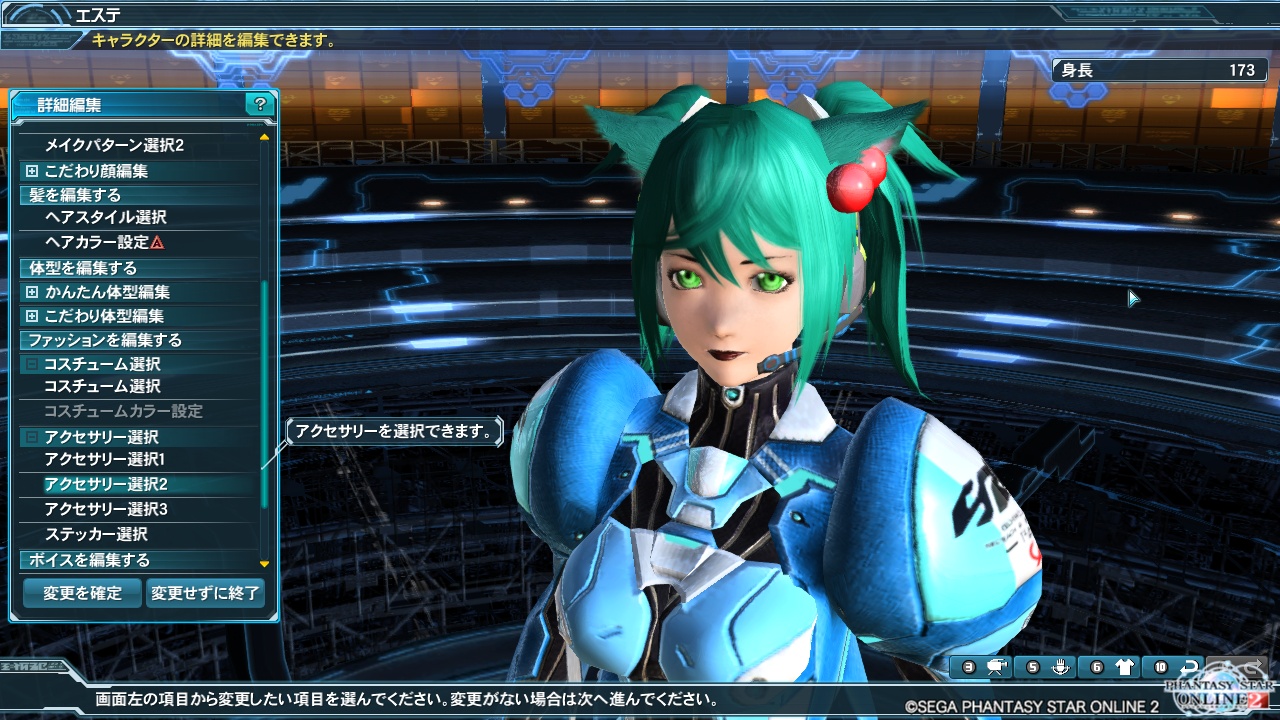Choose アクセサリー選択1 from the list

pos(104,460)
